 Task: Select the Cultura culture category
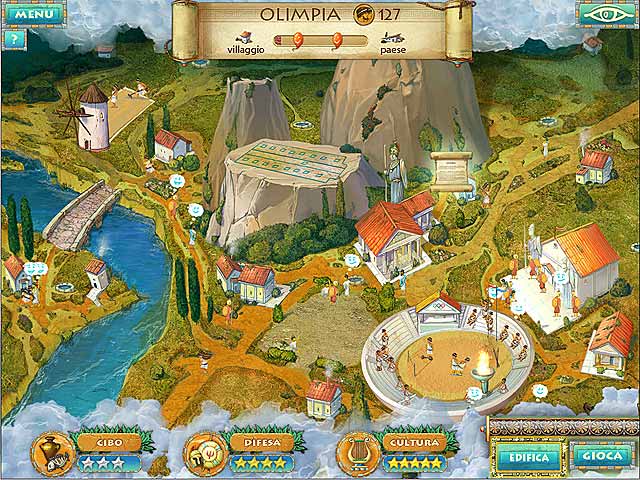click(x=411, y=442)
